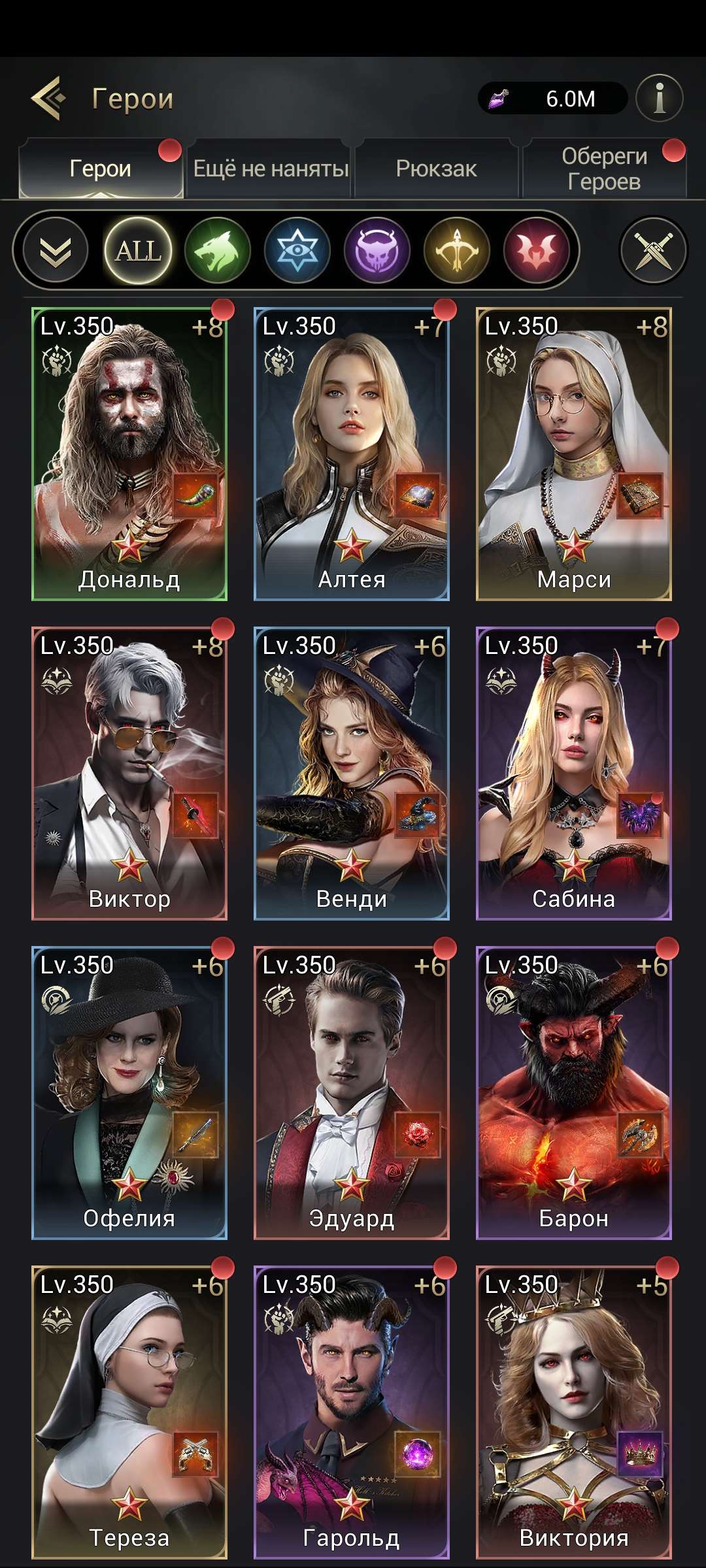
Task: Filter by golden crossbow faction
Action: (457, 250)
